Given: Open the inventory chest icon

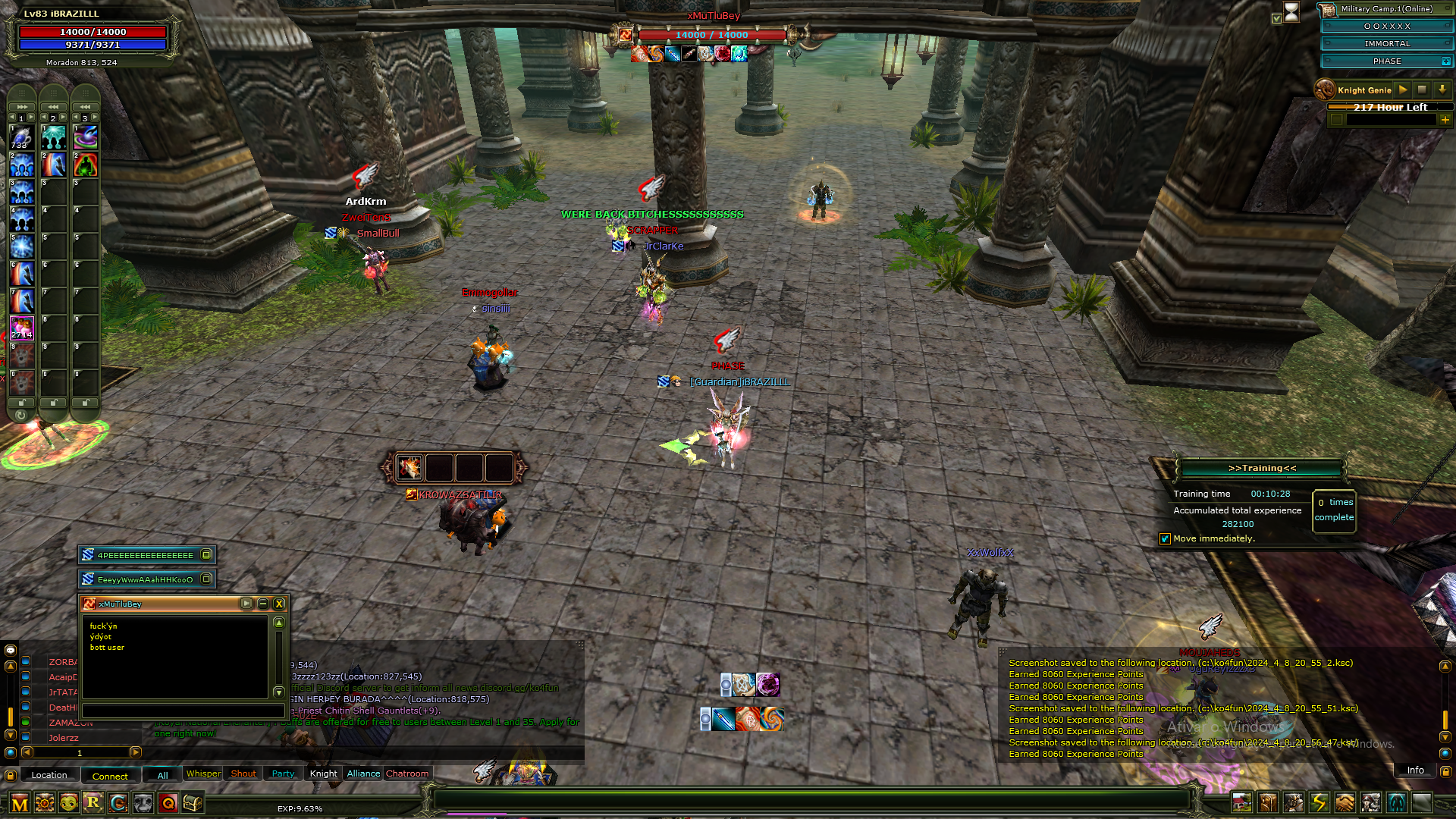Looking at the screenshot, I should pyautogui.click(x=194, y=803).
